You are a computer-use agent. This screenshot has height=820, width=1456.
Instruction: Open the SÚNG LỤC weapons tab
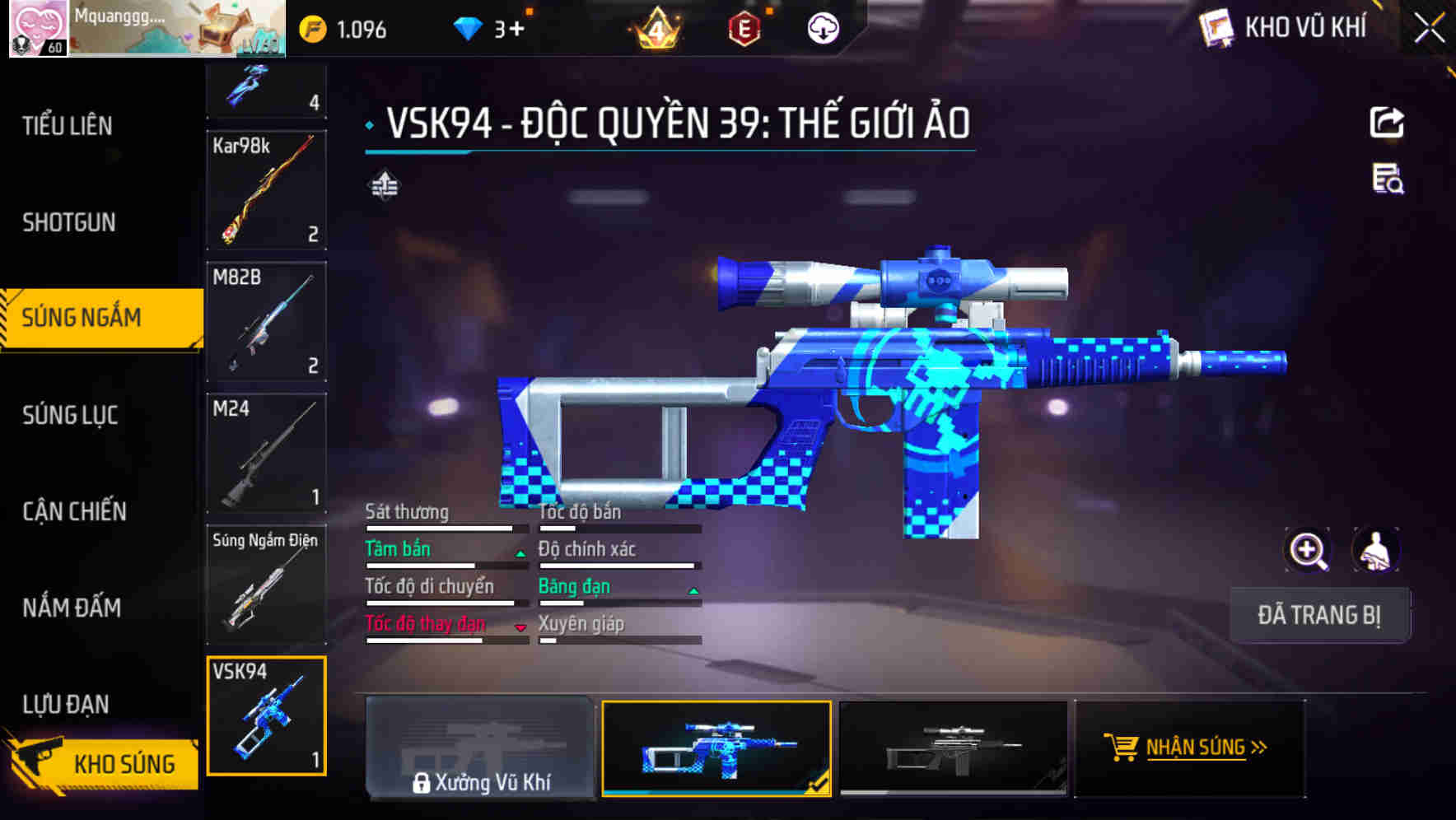pos(68,416)
